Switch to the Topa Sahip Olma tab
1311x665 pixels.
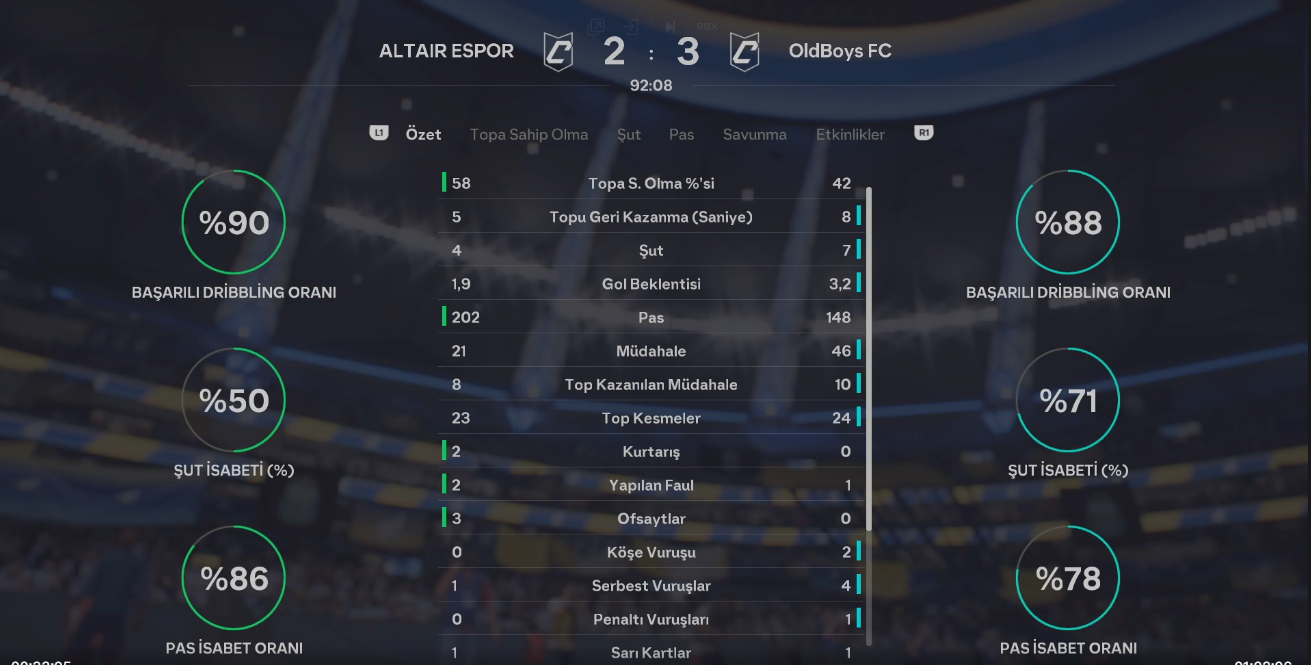528,134
